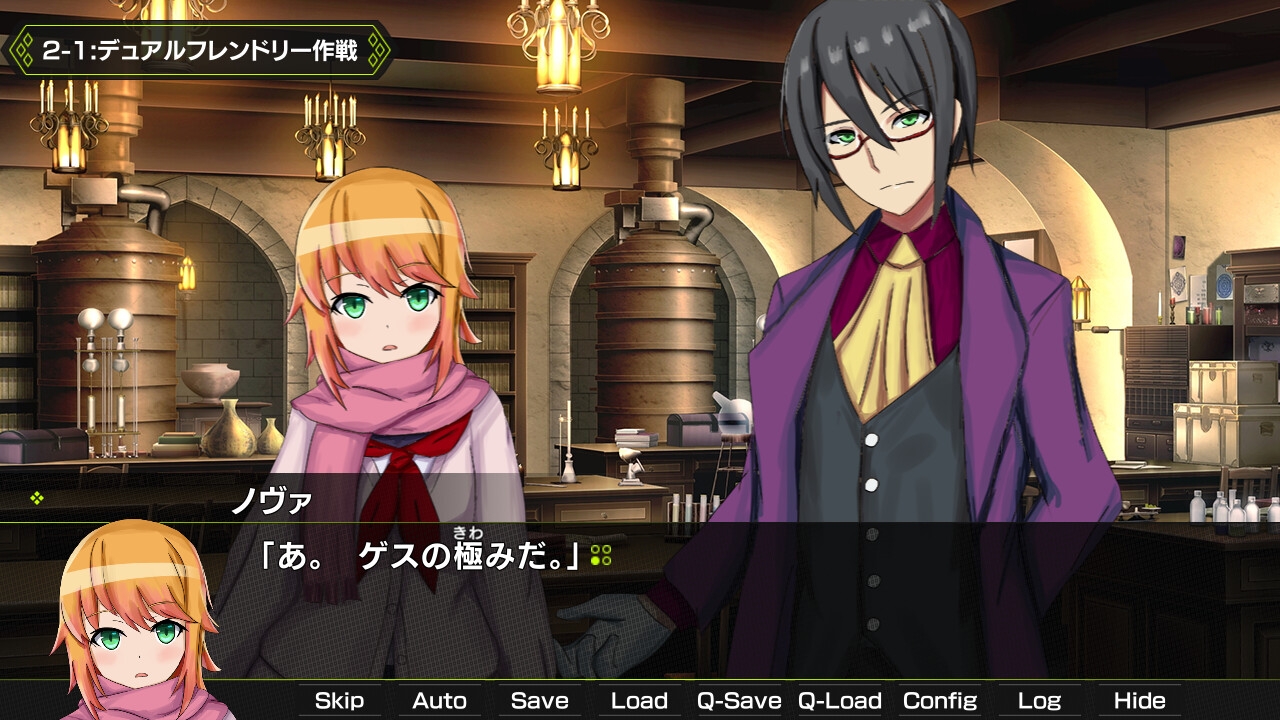Advance the dialogue via the green continue indicator

(x=600, y=556)
